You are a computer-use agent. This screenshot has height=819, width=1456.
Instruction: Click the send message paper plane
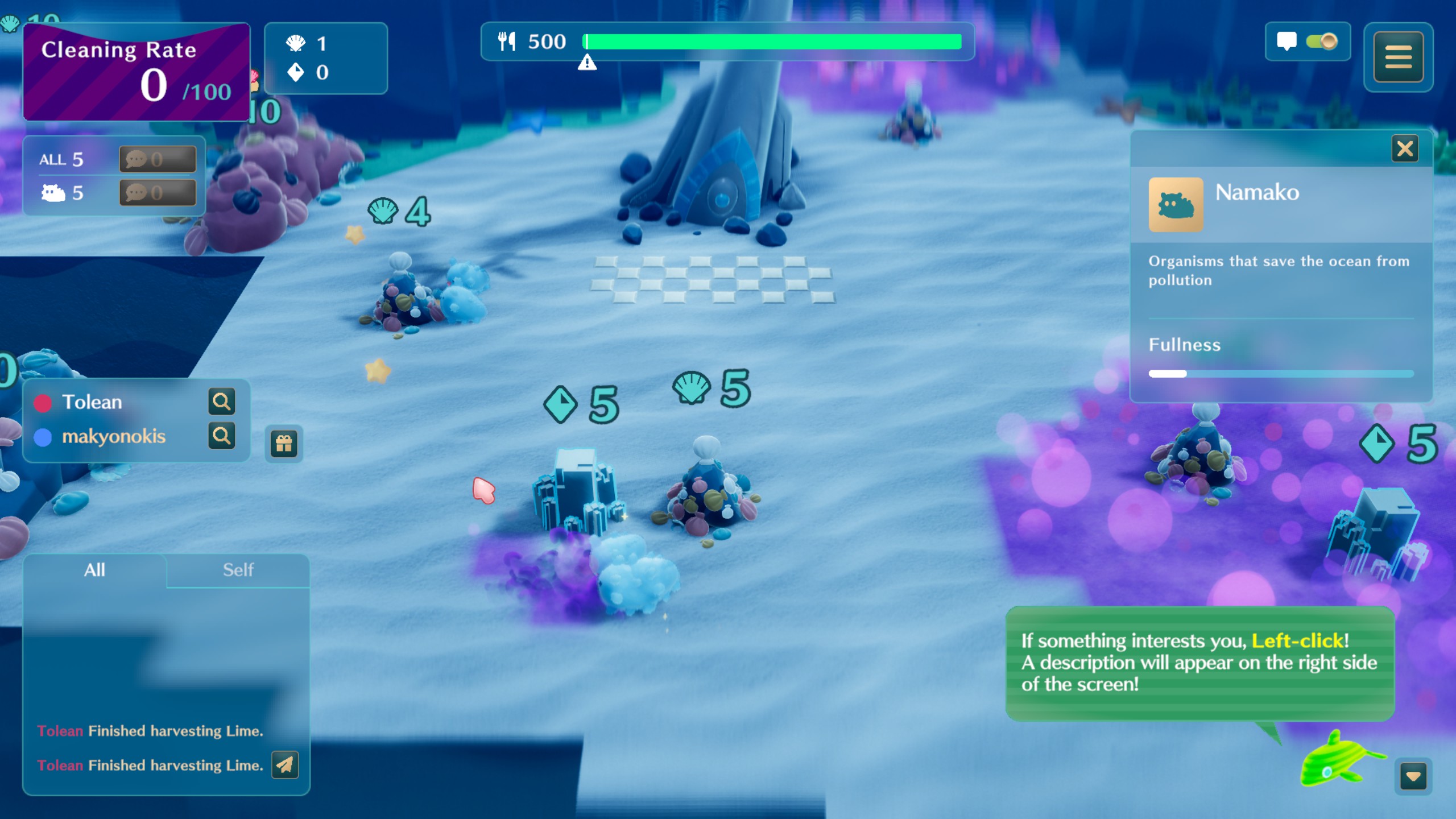[285, 765]
